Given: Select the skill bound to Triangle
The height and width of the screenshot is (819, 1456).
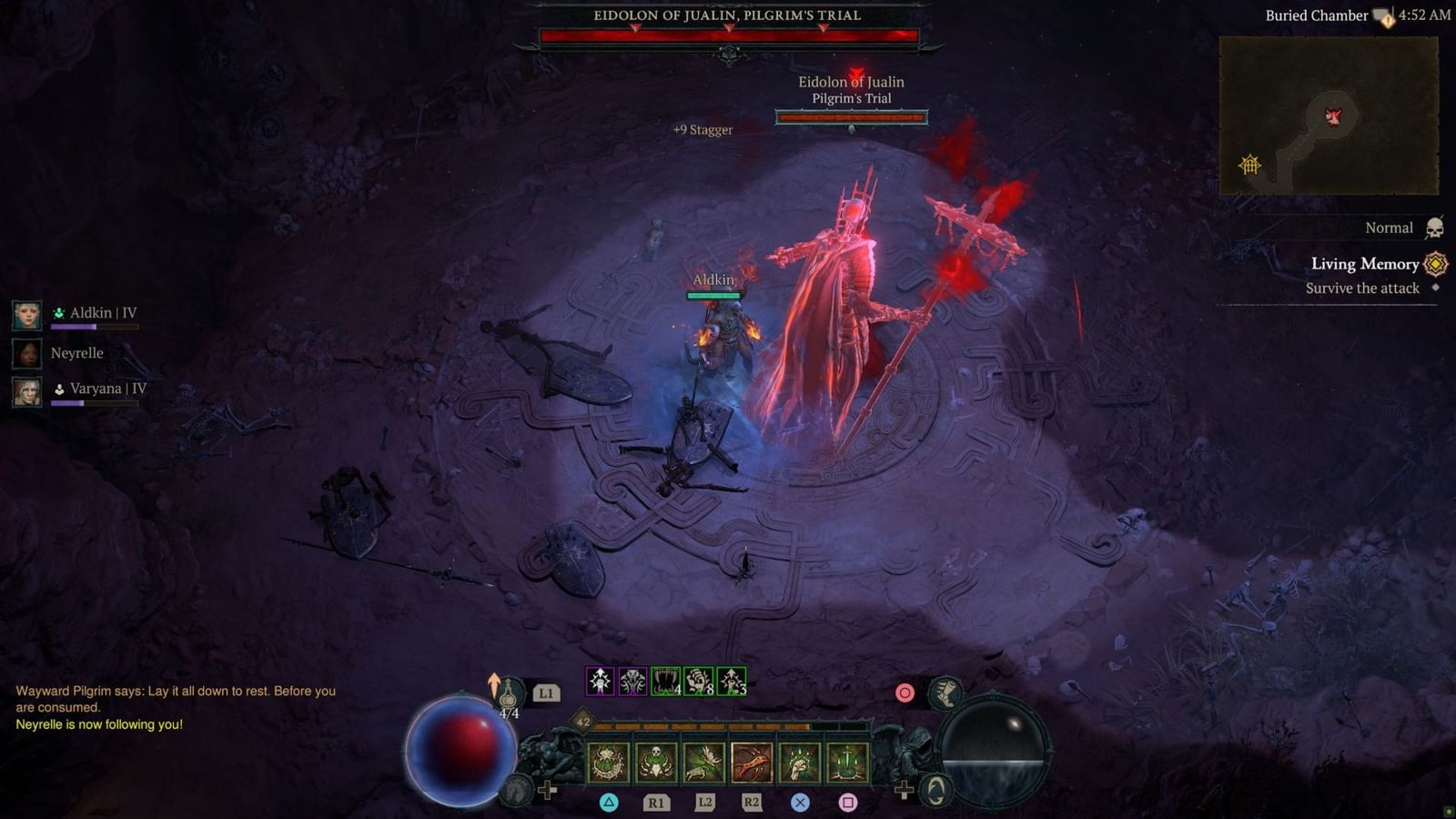Looking at the screenshot, I should click(x=606, y=763).
